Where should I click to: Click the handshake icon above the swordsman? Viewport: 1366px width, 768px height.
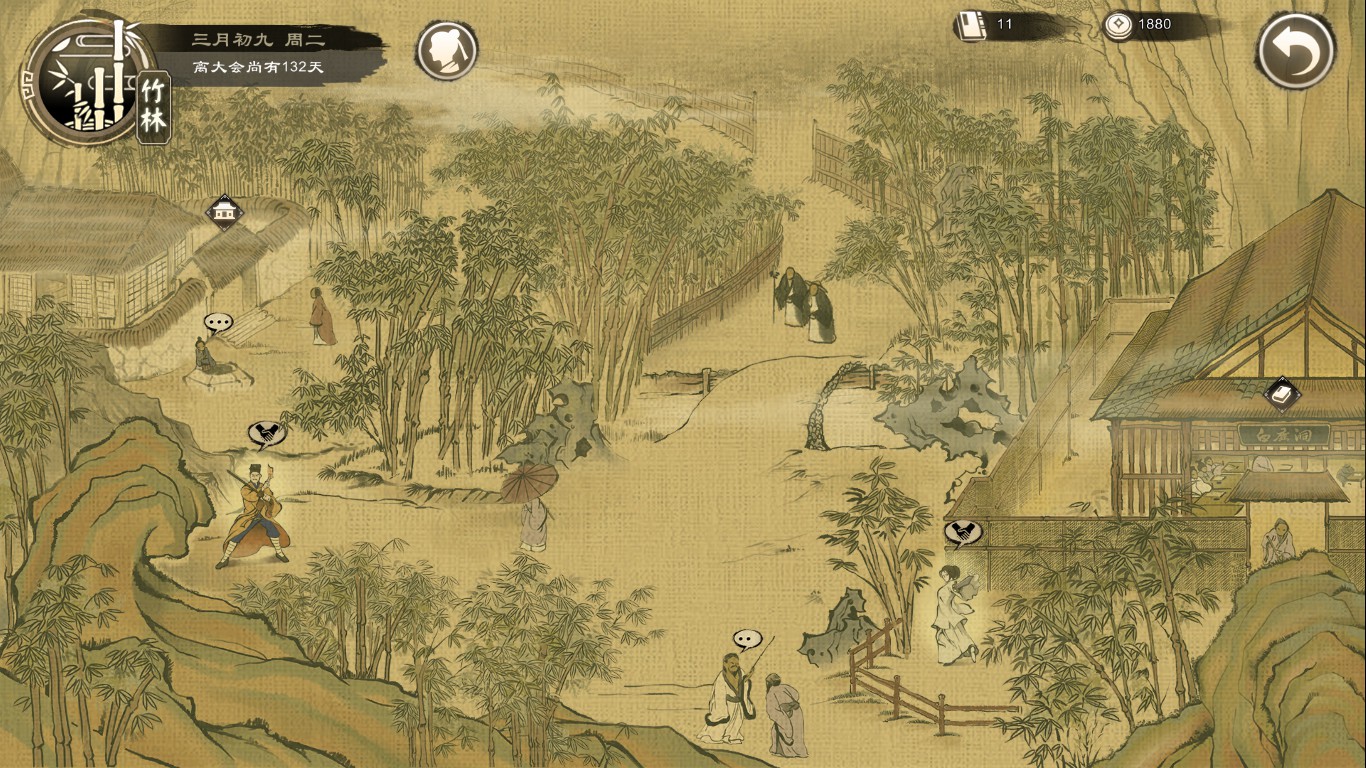click(x=266, y=433)
